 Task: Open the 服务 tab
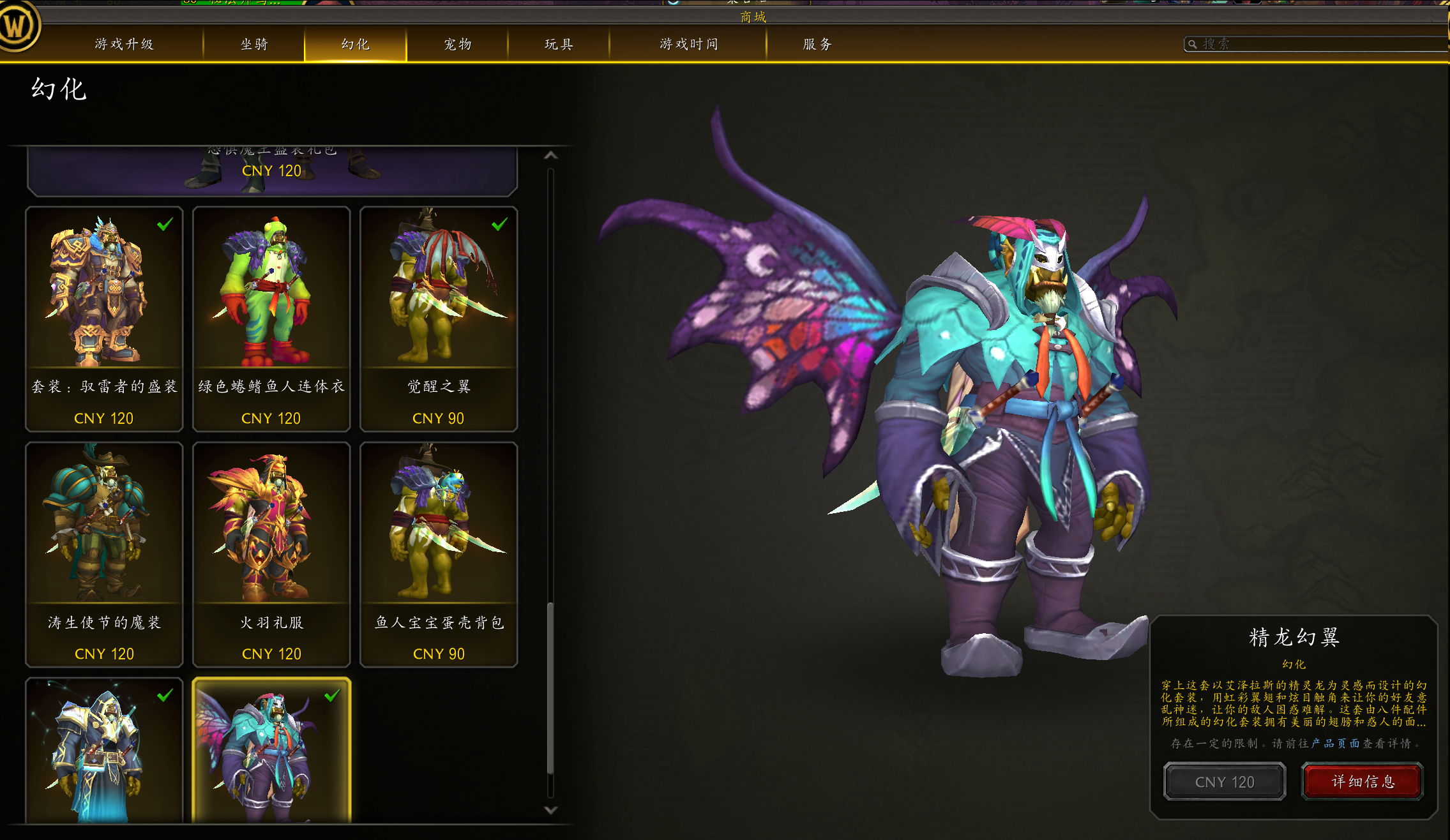tap(818, 44)
